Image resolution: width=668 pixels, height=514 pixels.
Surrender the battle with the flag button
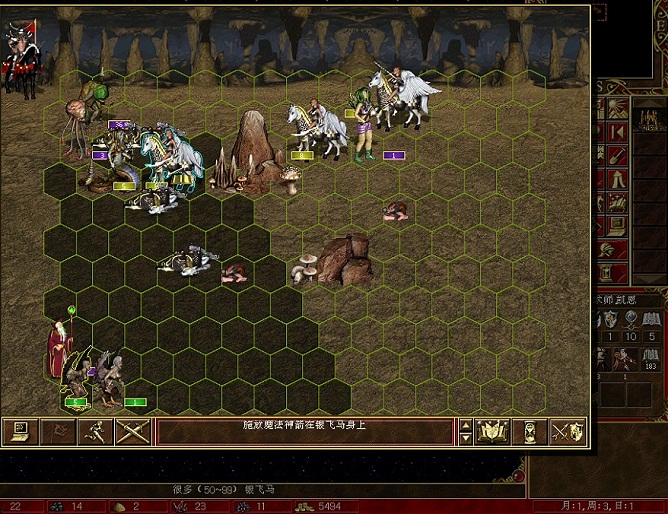(x=59, y=431)
